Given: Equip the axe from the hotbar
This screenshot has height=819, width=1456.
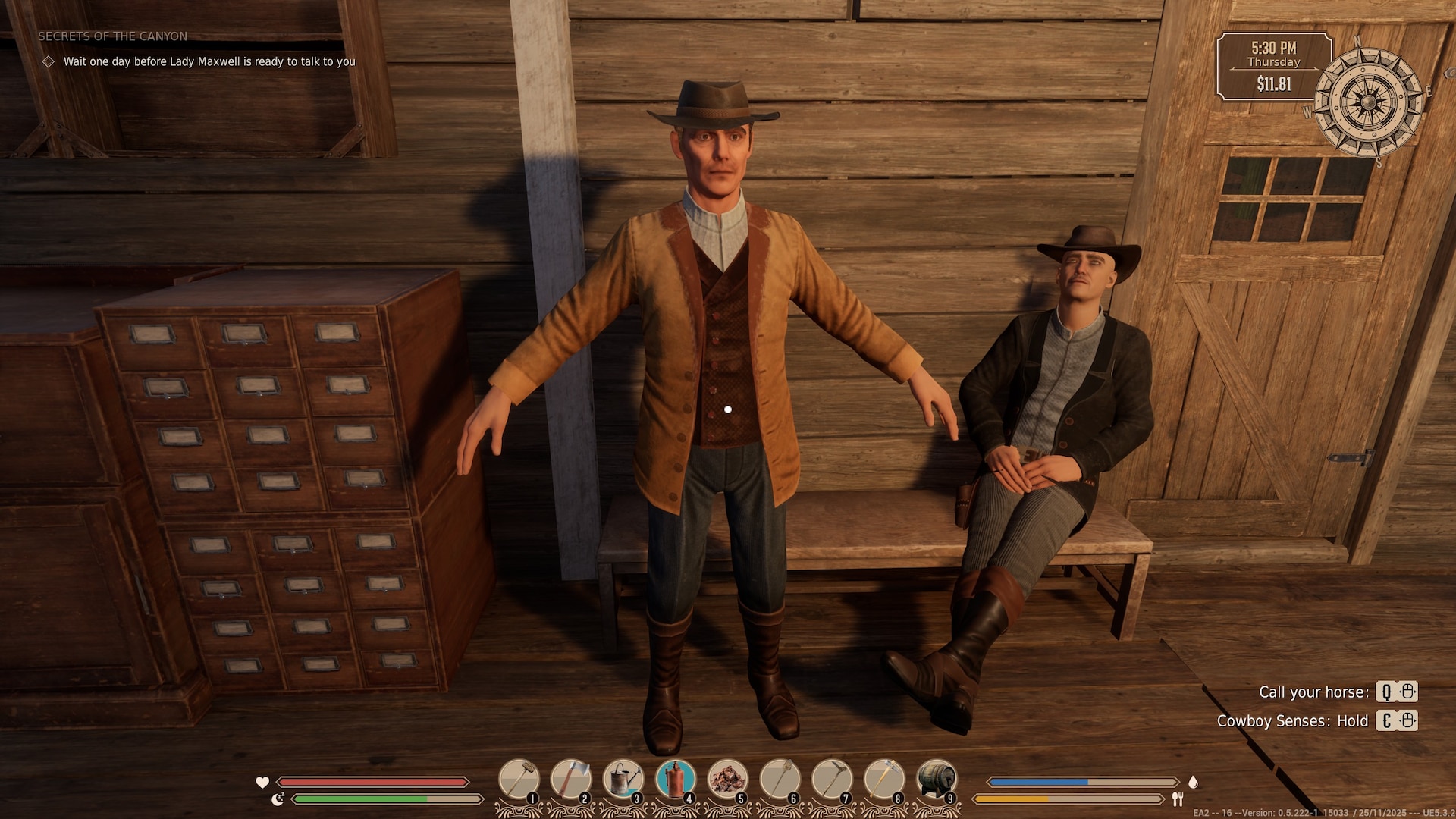Looking at the screenshot, I should click(571, 779).
